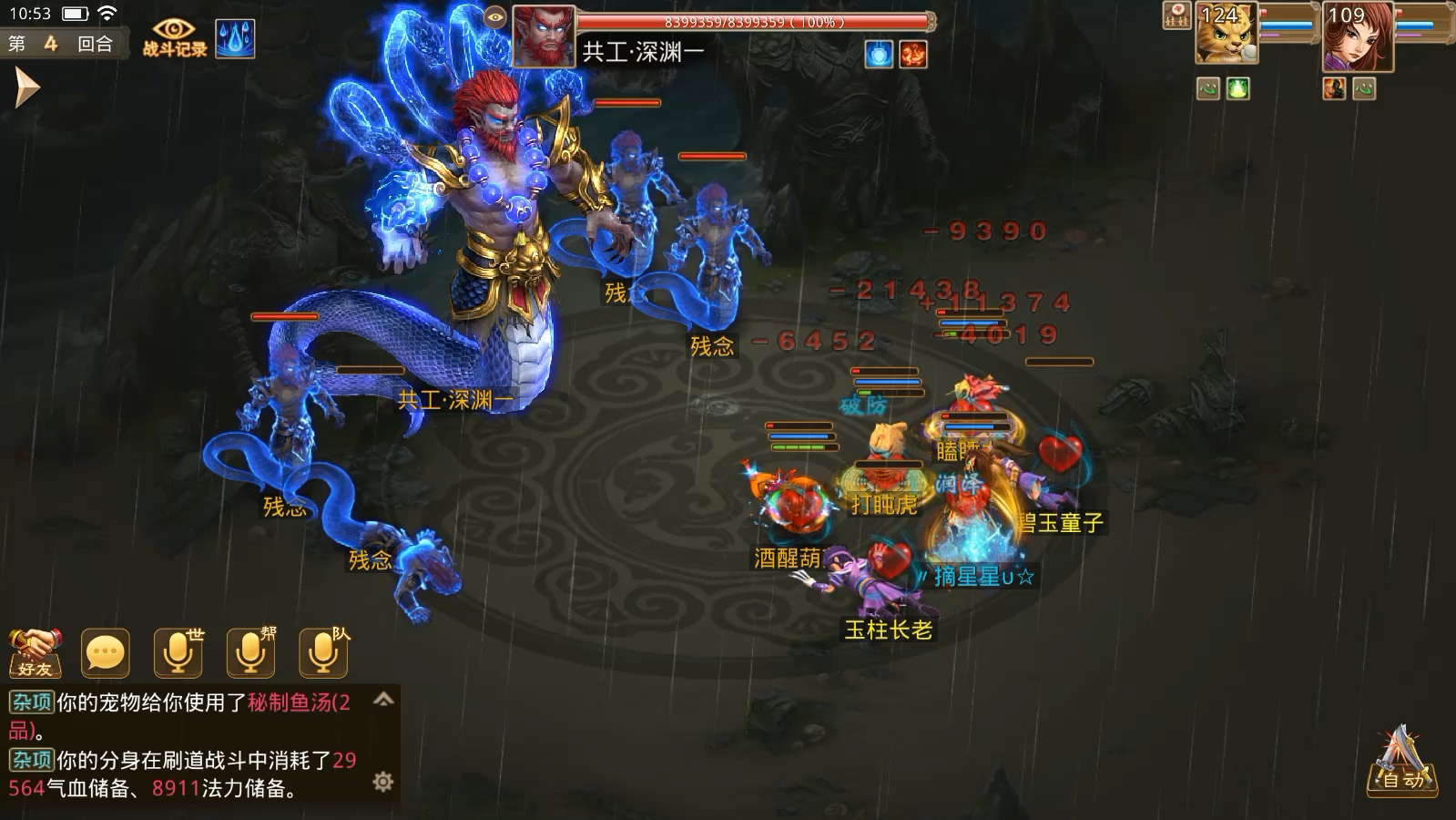Click the boss's fiery dragon buff icon
Screen dimensions: 1456x820
tap(913, 55)
